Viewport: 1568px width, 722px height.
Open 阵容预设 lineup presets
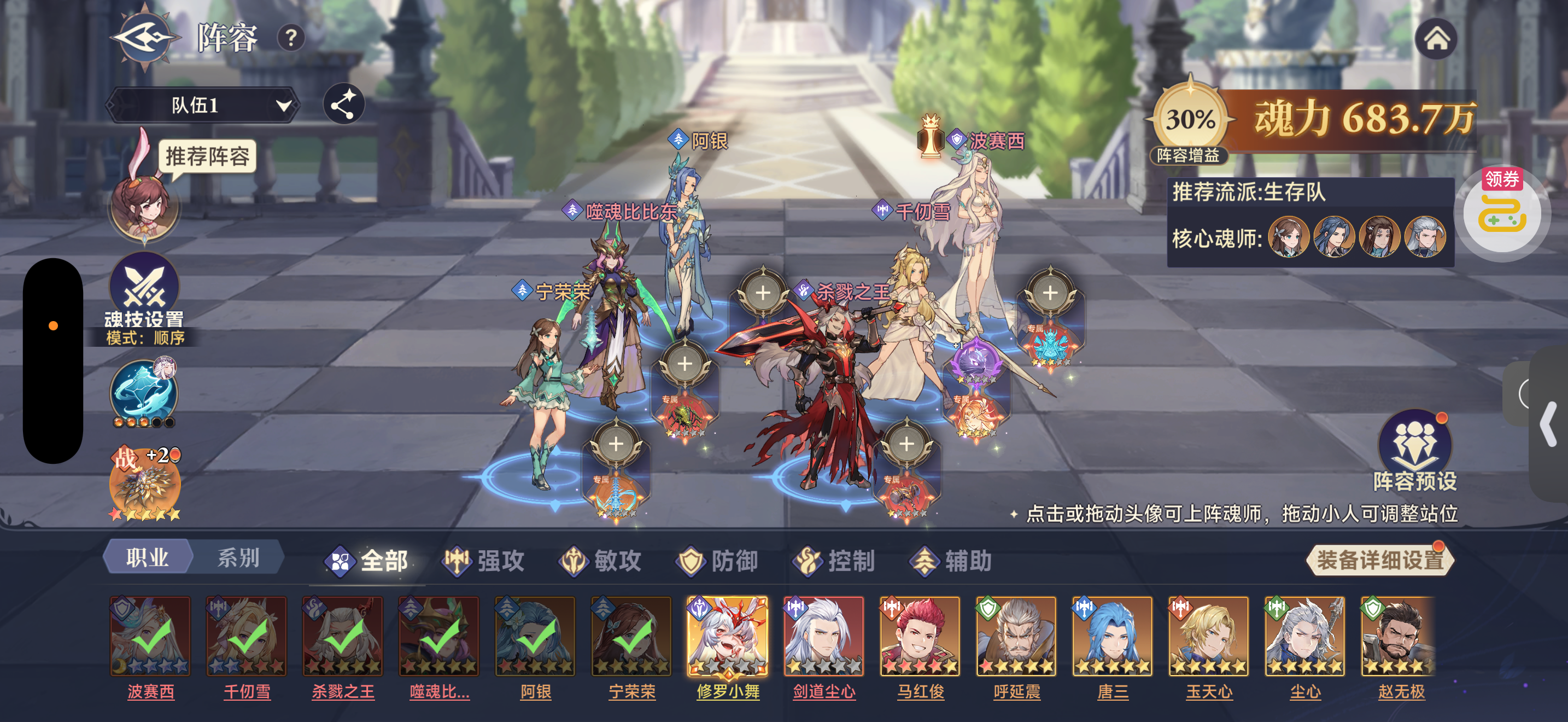click(x=1414, y=451)
